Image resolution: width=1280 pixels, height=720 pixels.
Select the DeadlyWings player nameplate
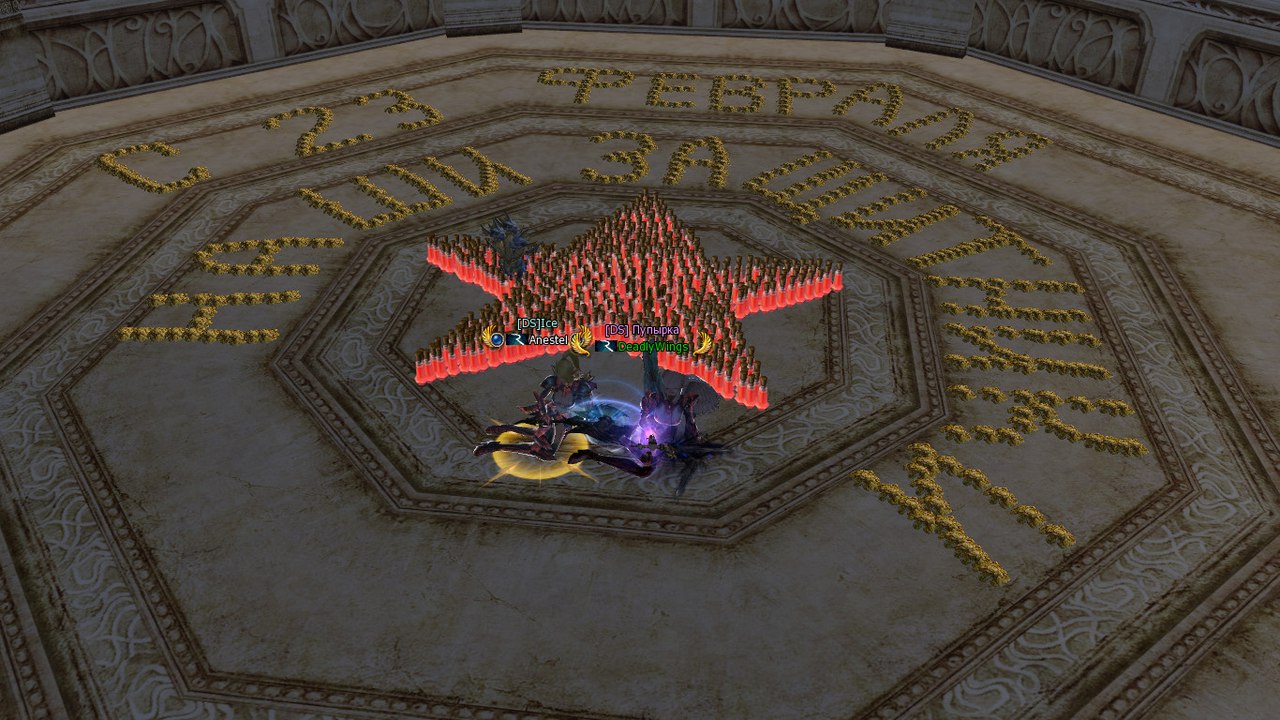652,347
